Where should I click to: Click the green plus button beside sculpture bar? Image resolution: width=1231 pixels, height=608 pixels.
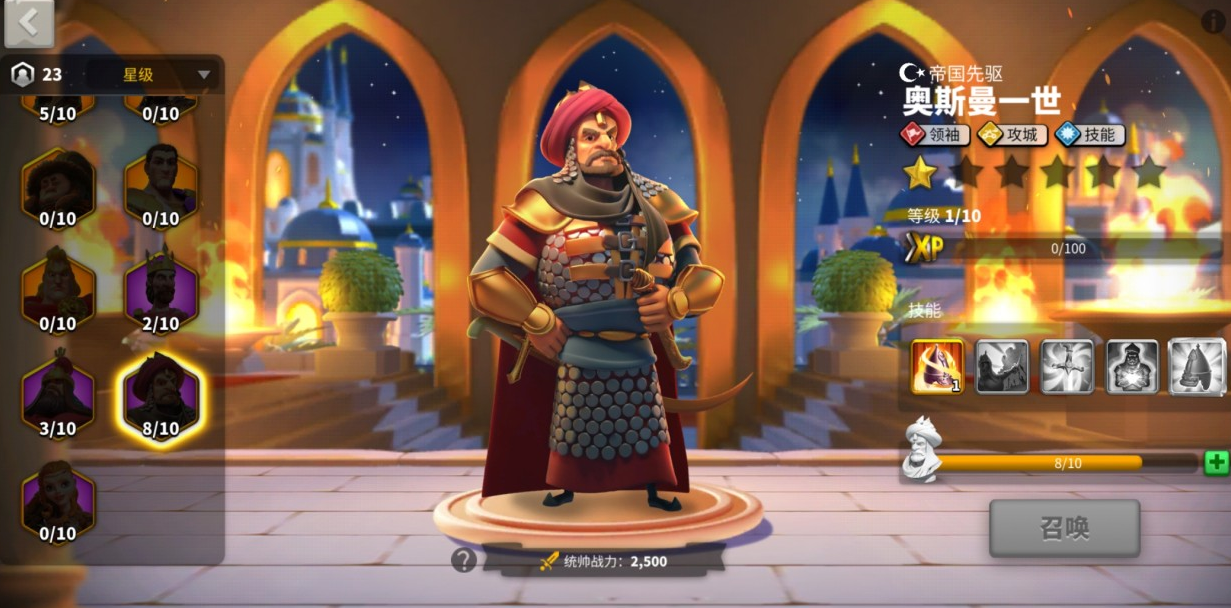1216,462
